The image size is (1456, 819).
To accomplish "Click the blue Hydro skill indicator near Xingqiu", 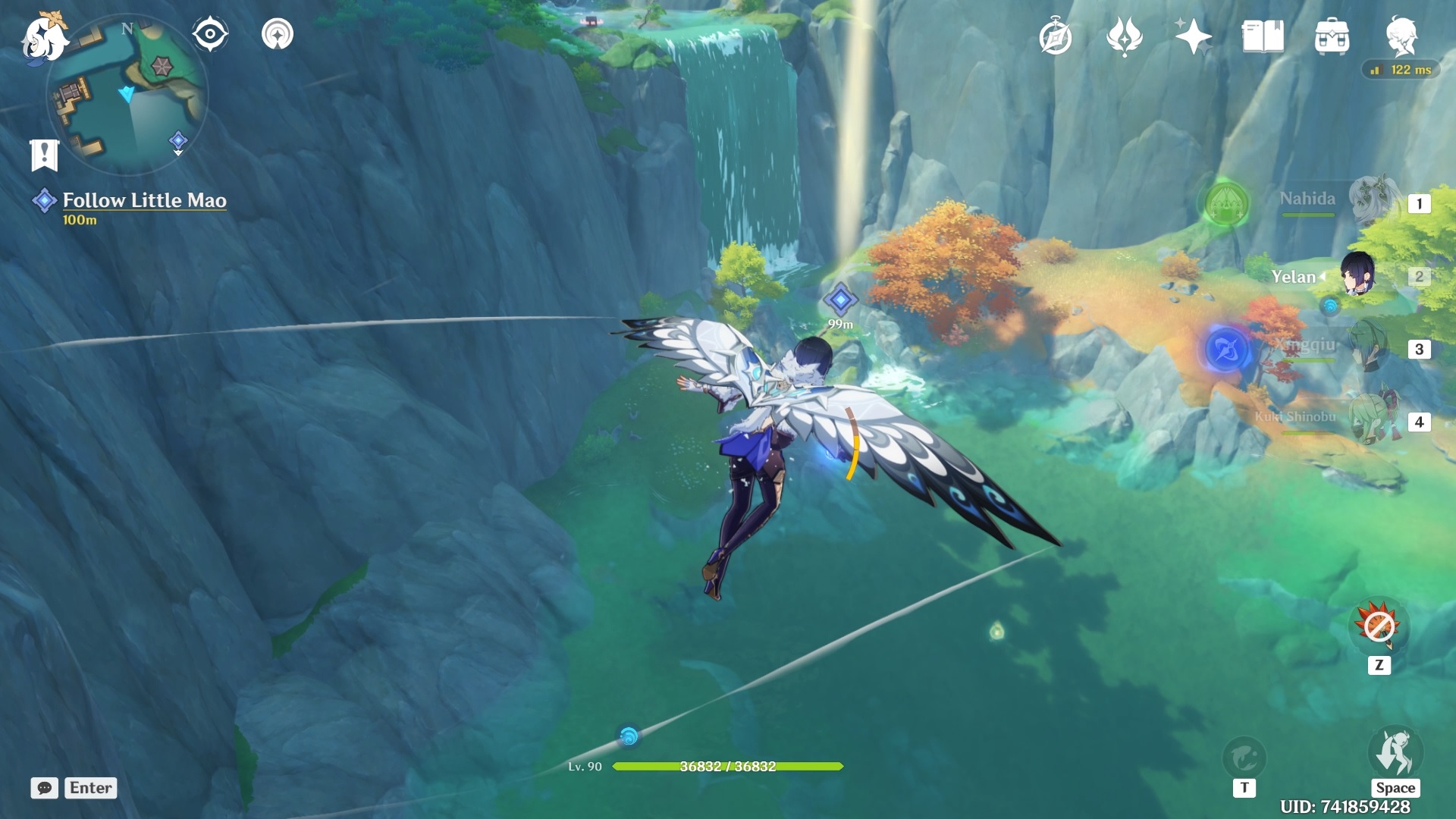I will [x=1226, y=348].
